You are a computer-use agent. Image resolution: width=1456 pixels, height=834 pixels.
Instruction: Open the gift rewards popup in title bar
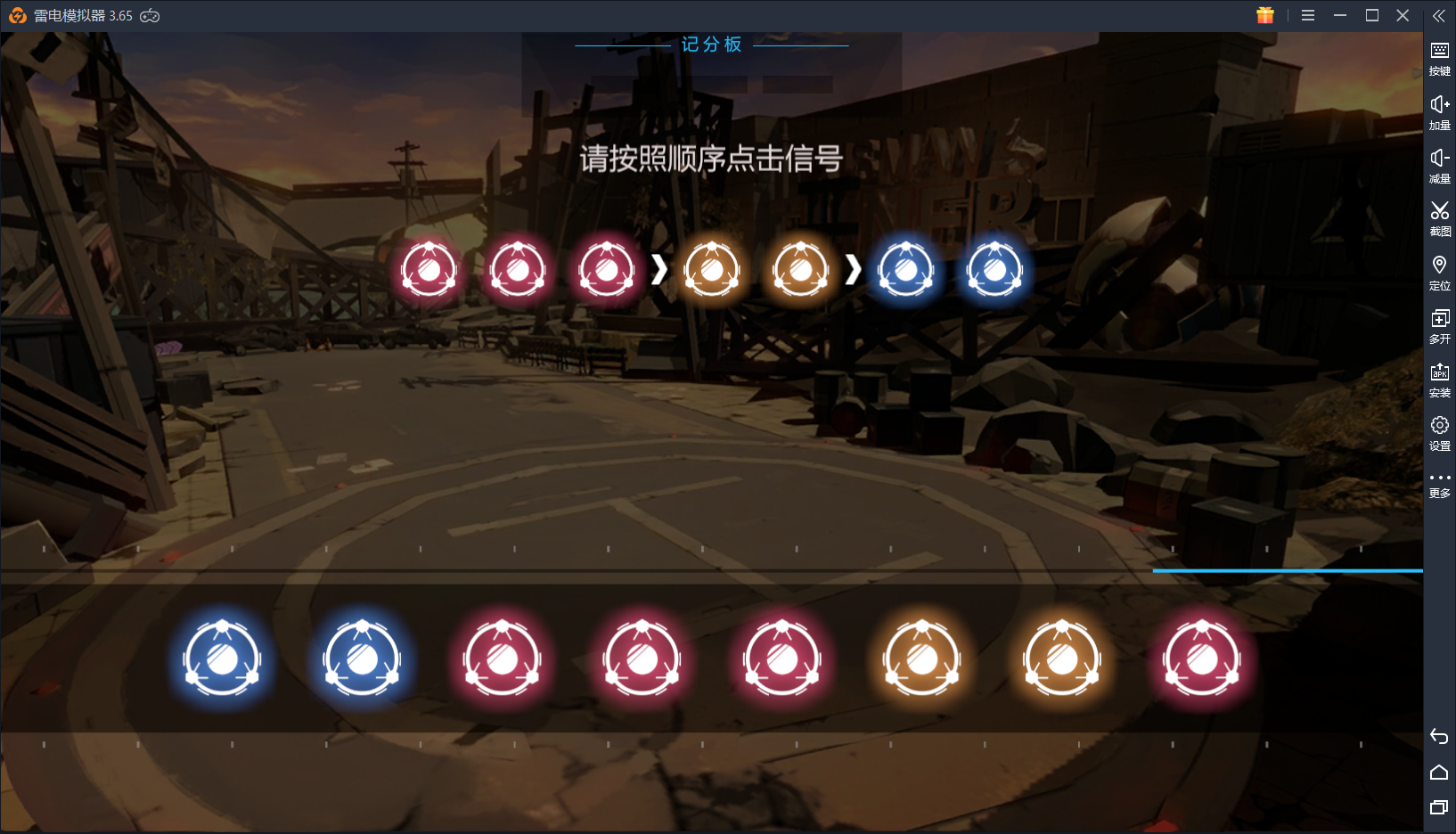(1265, 15)
